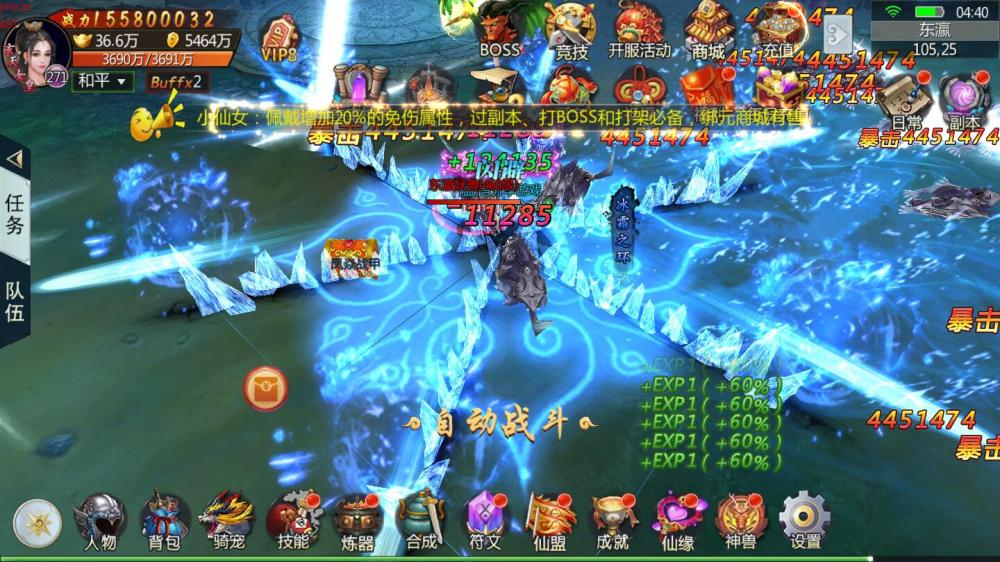Open the 和平 combat mode dropdown
The height and width of the screenshot is (562, 1000).
tap(102, 81)
